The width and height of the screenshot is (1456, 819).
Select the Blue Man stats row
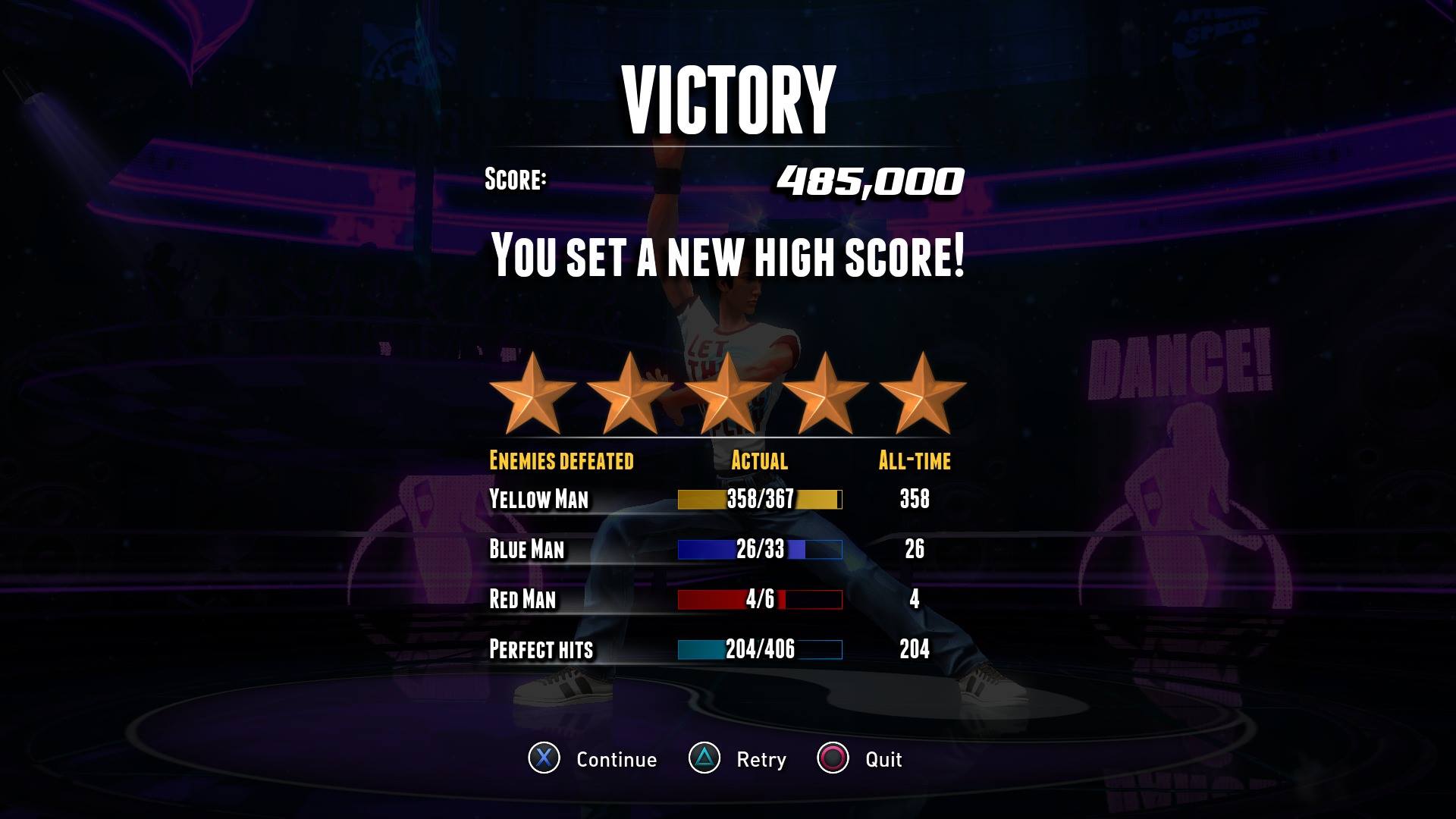pyautogui.click(x=528, y=549)
